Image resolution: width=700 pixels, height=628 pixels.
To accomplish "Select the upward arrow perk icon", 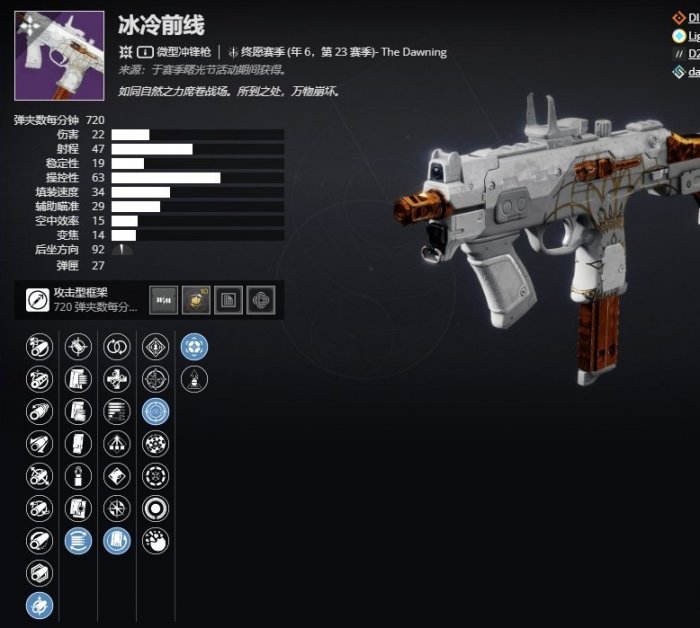I will (194, 379).
